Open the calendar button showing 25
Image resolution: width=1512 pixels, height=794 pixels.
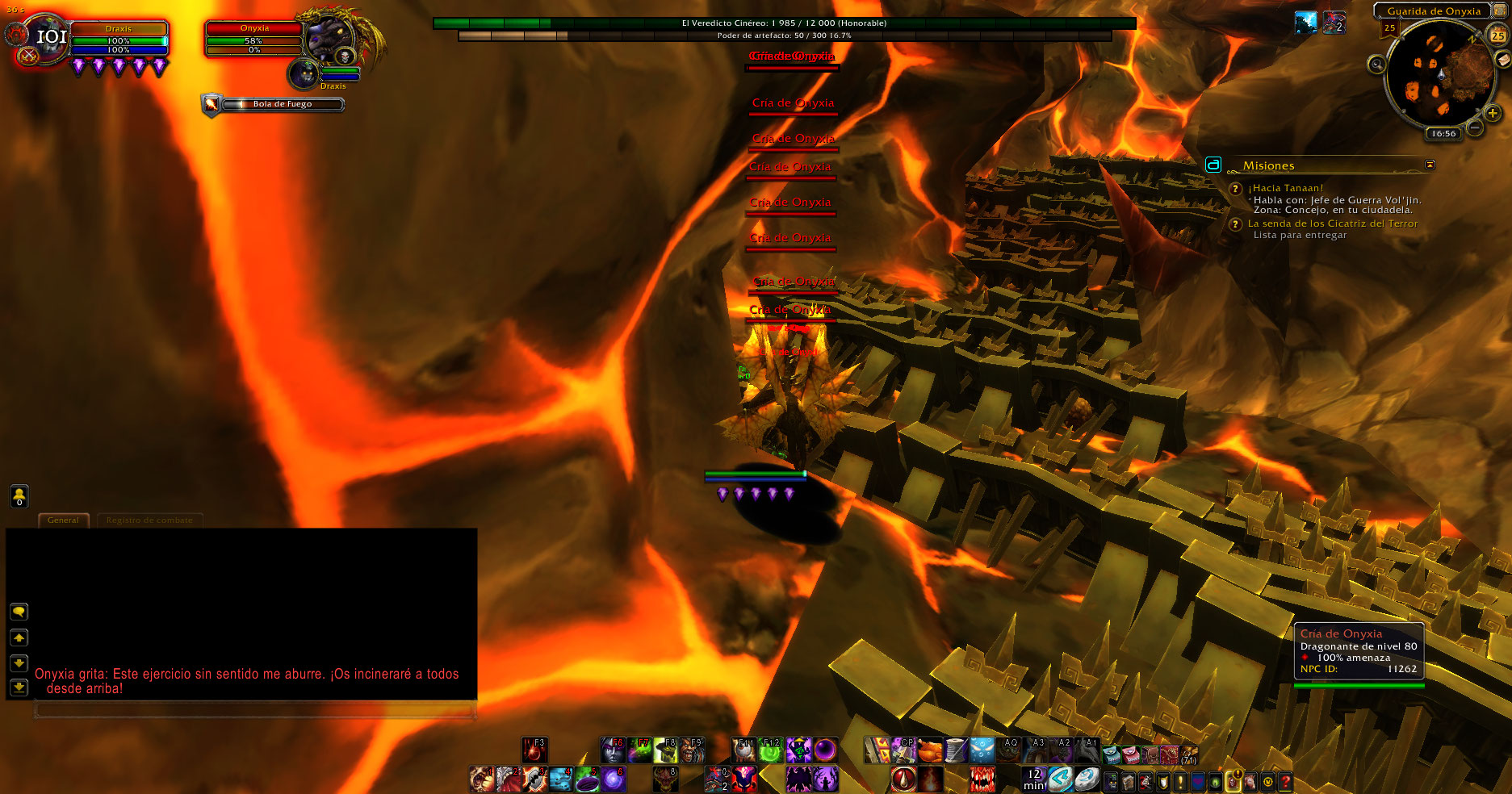click(1497, 36)
